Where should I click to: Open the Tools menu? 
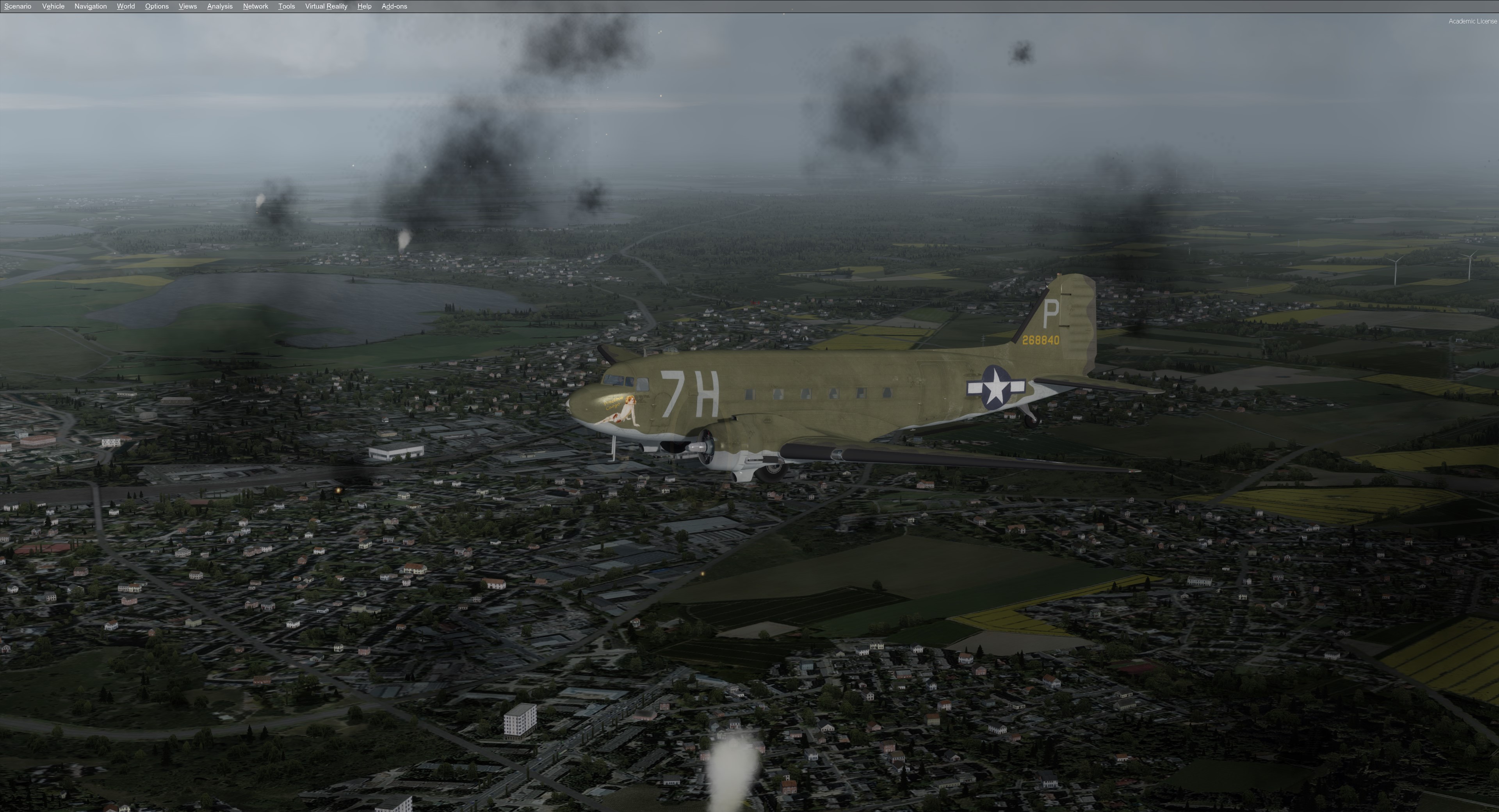click(x=286, y=6)
